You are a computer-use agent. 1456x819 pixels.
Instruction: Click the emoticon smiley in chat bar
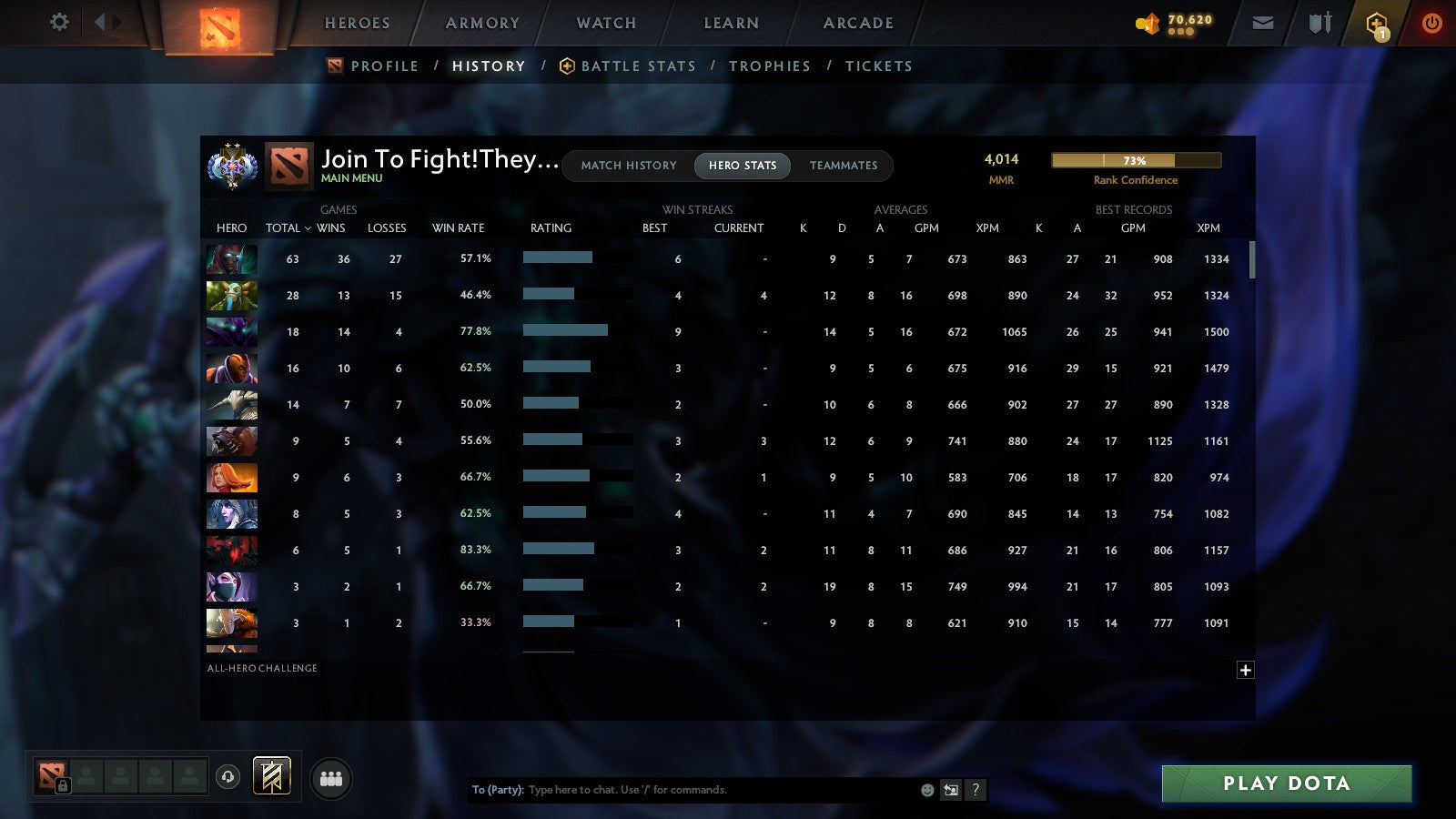pos(926,790)
